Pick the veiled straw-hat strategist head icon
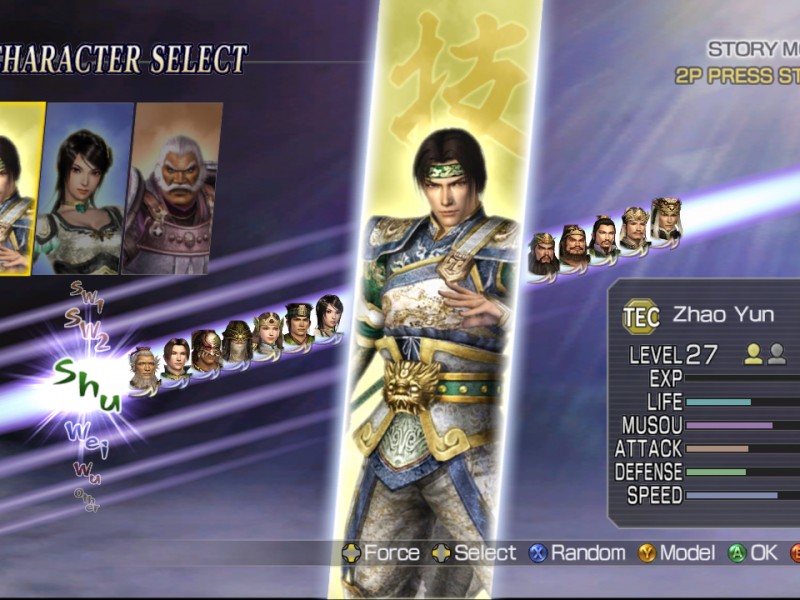Screen dimensions: 800x600 237,342
